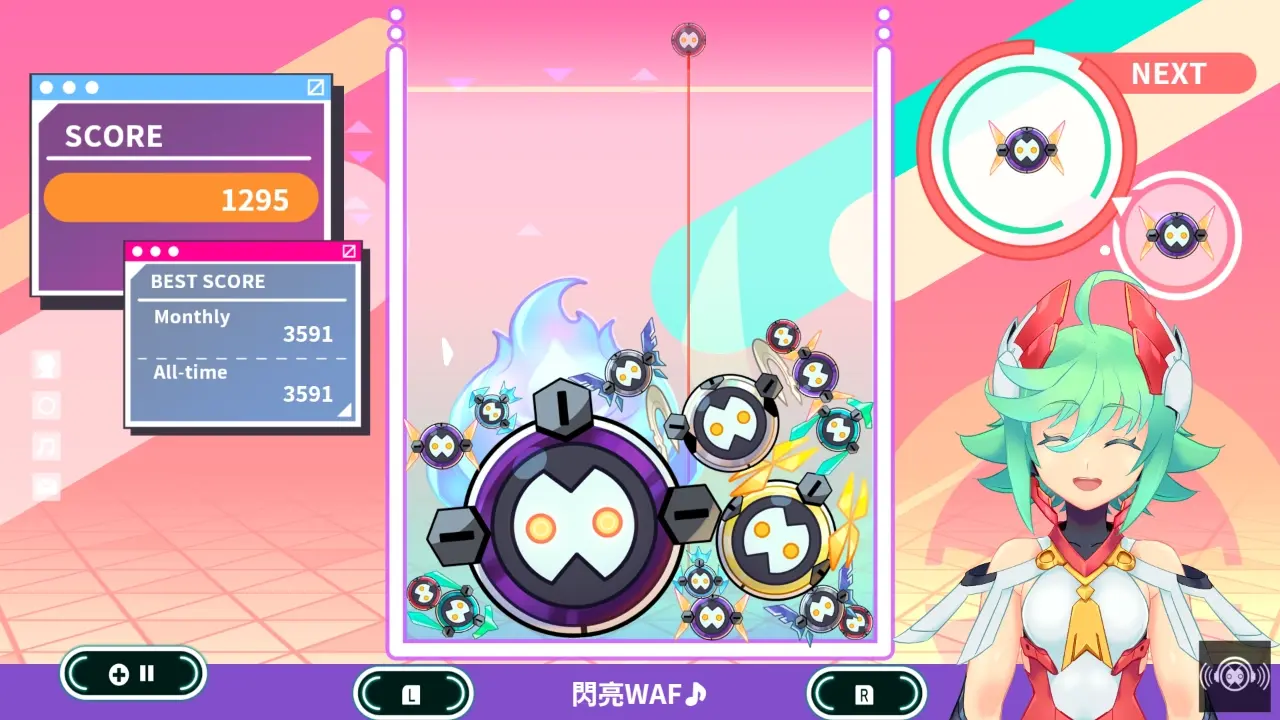Image resolution: width=1280 pixels, height=720 pixels.
Task: Click the expand arrow on BEST SCORE window
Action: pos(350,252)
